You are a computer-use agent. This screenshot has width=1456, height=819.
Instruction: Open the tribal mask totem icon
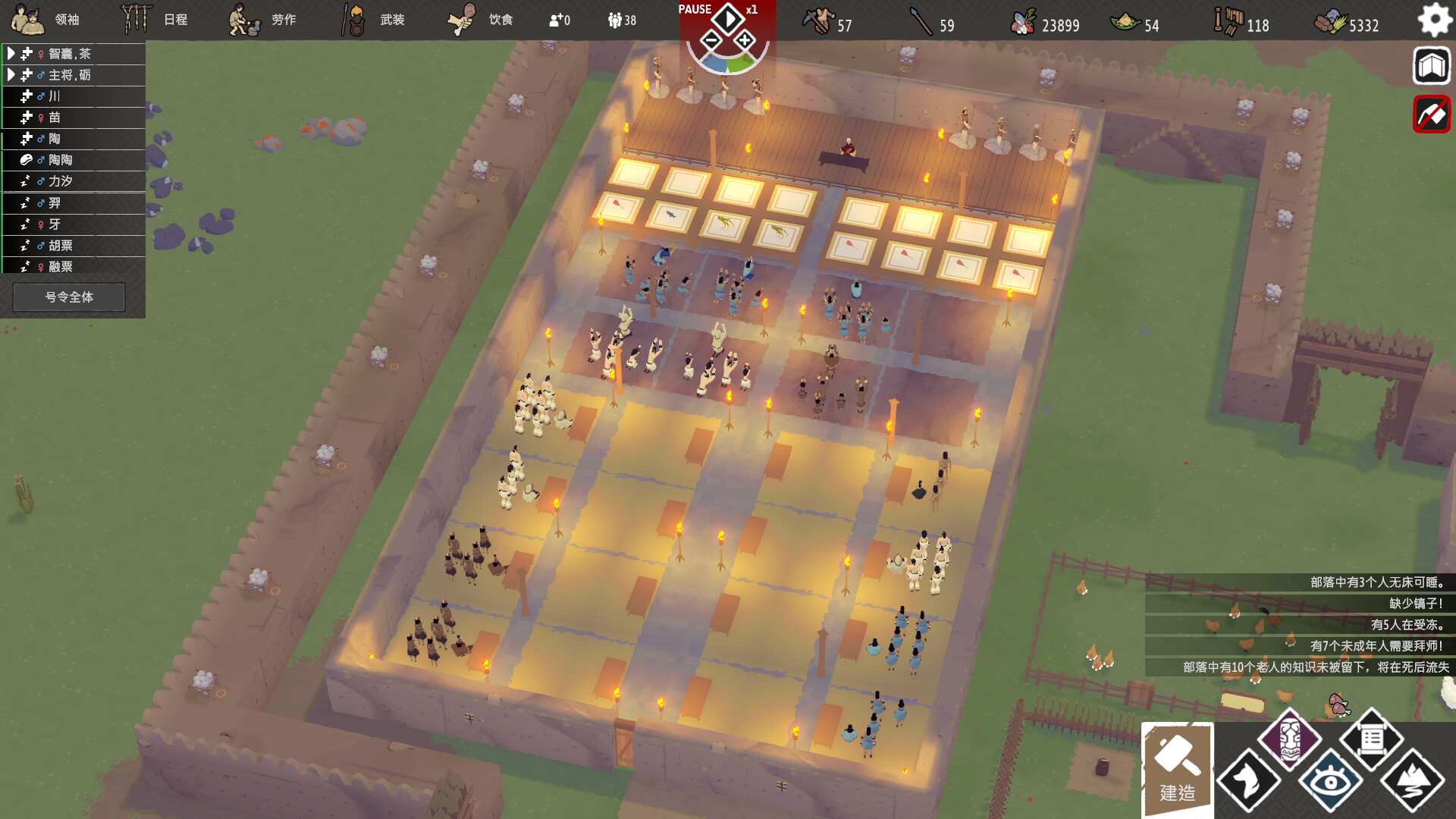click(x=1289, y=739)
